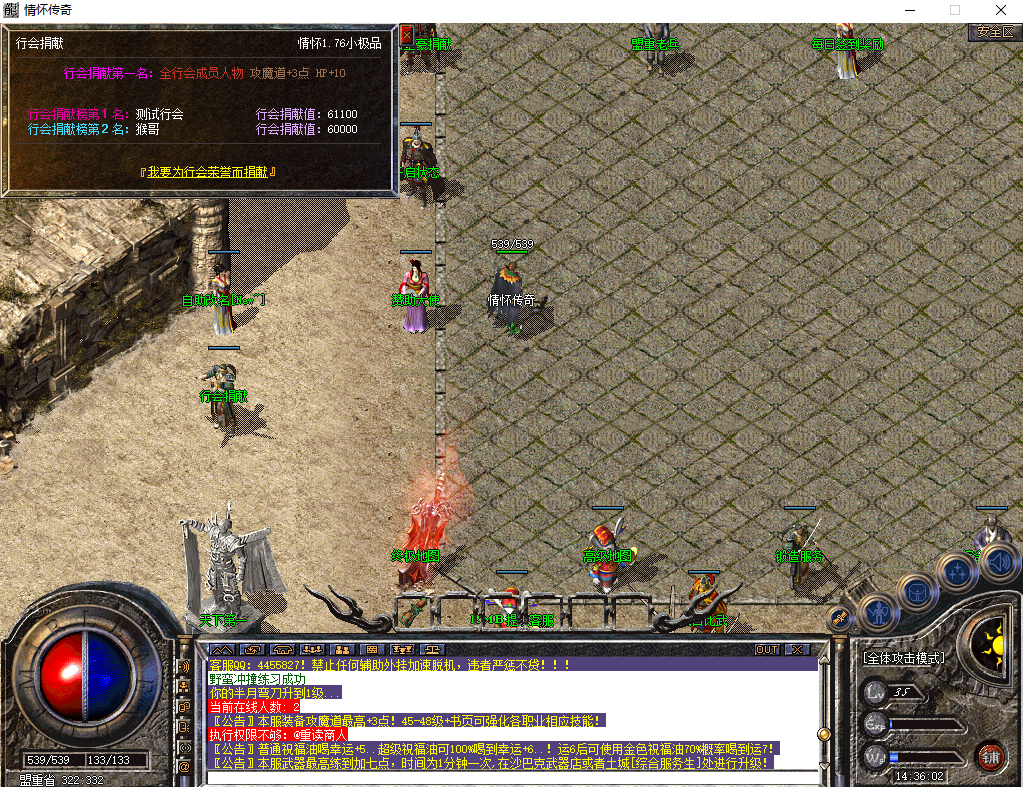Image resolution: width=1023 pixels, height=787 pixels.
Task: Select the @ chat channel icon
Action: 184,766
